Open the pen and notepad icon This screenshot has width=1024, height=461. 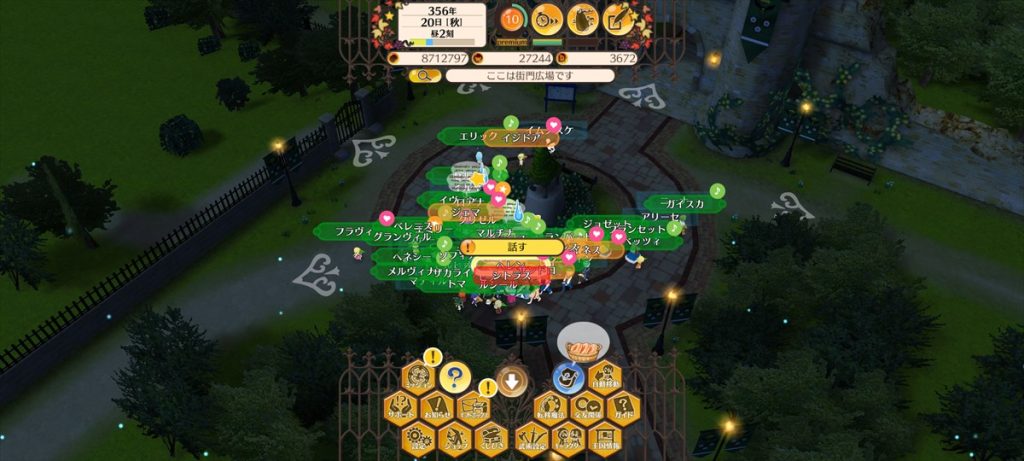[x=618, y=18]
